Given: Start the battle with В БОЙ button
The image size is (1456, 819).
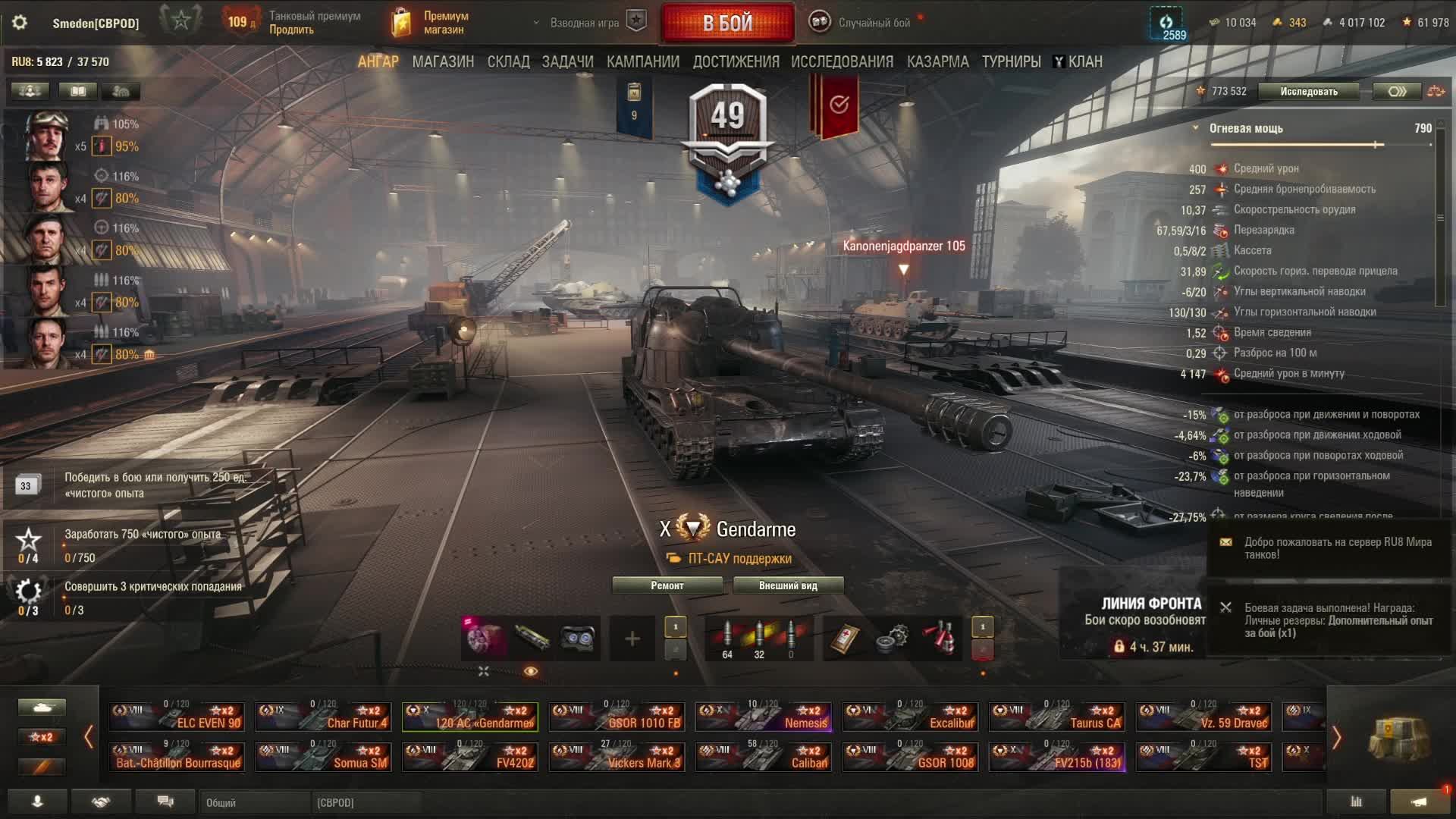Looking at the screenshot, I should pos(727,24).
